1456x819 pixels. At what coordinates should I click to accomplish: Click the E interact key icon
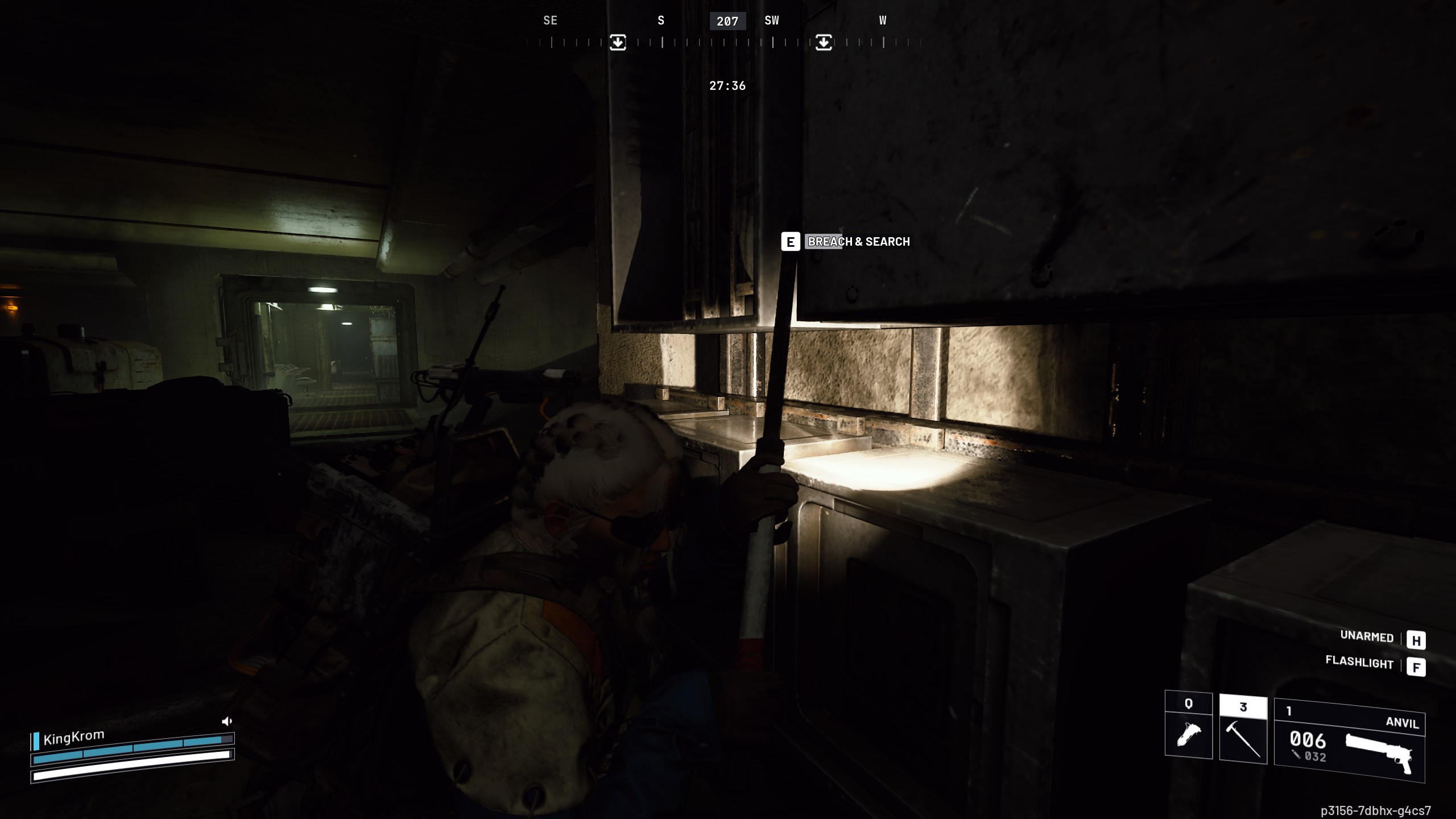[x=789, y=242]
